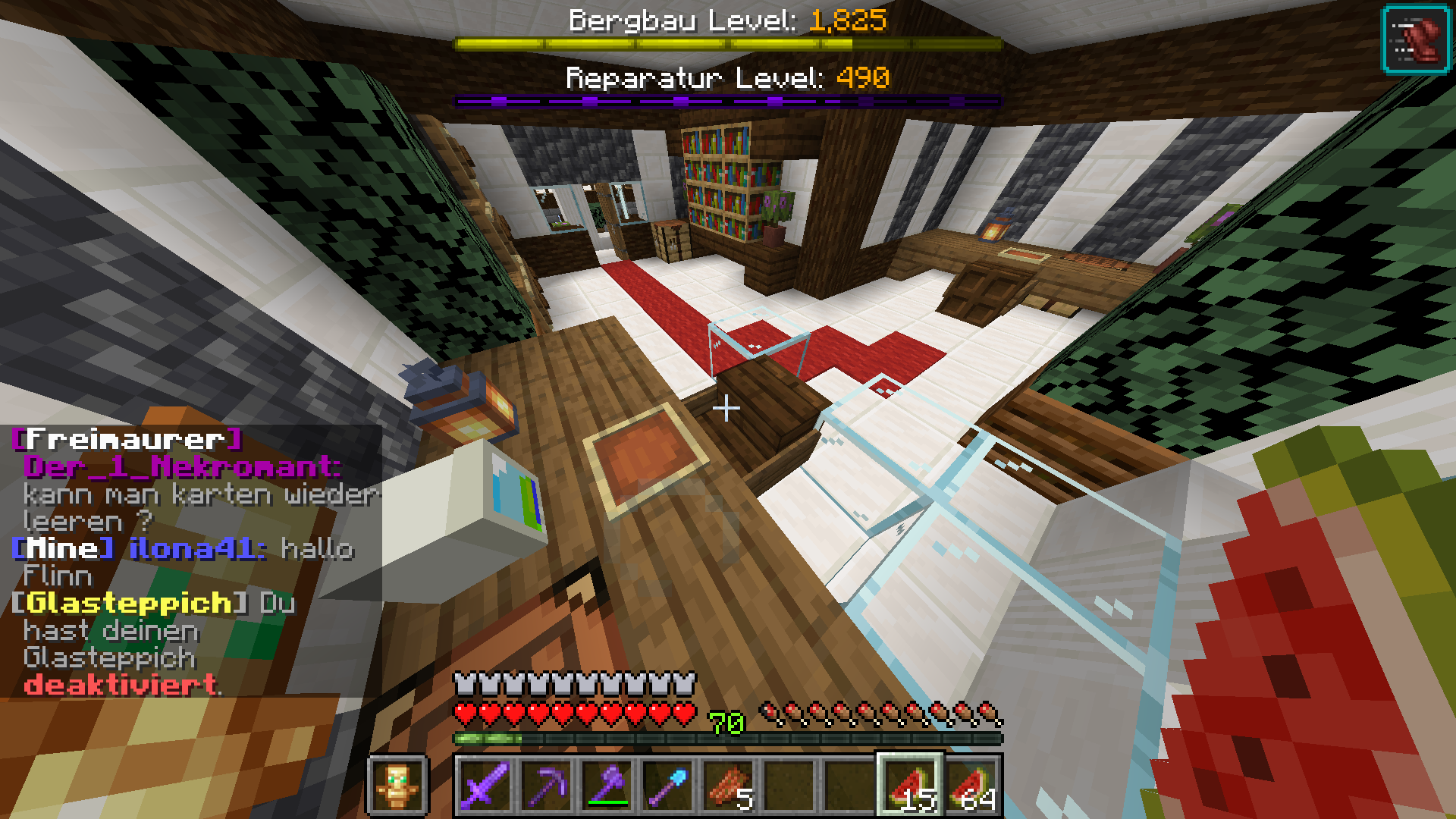Click the red boot status effect icon

click(x=1416, y=39)
